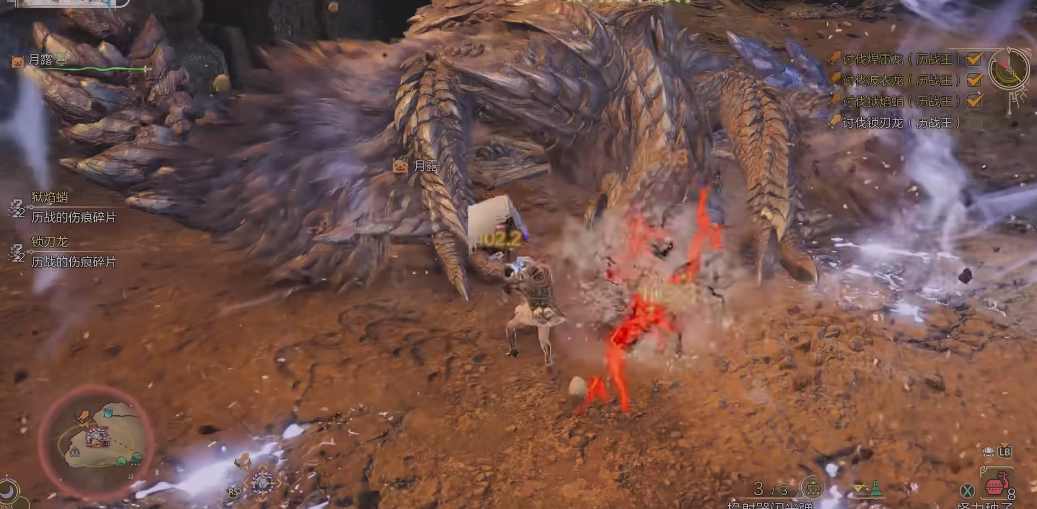This screenshot has height=509, width=1037.
Task: Select the target lock-on monster icon
Action: [262, 481]
